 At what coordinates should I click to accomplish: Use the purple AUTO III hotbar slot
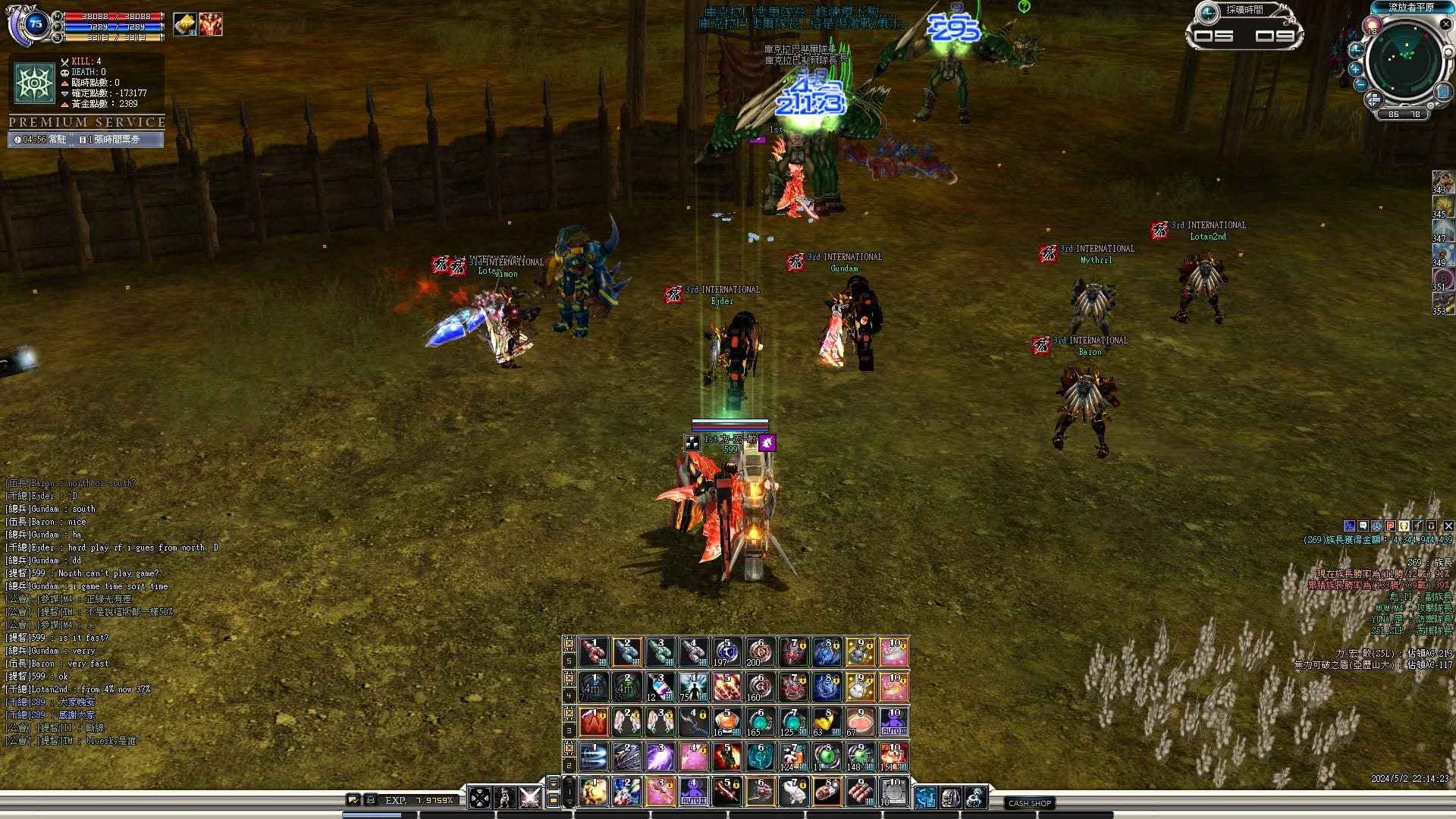(893, 722)
